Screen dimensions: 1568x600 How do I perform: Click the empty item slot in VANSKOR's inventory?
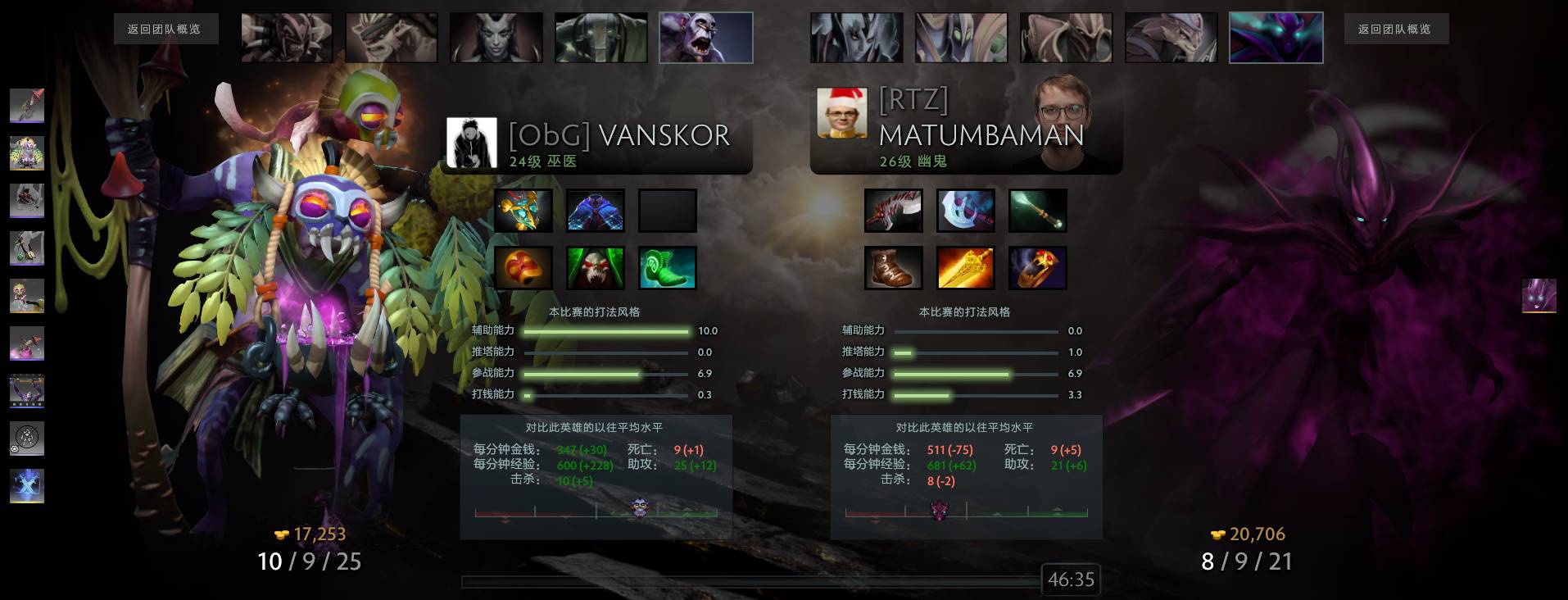tap(666, 211)
